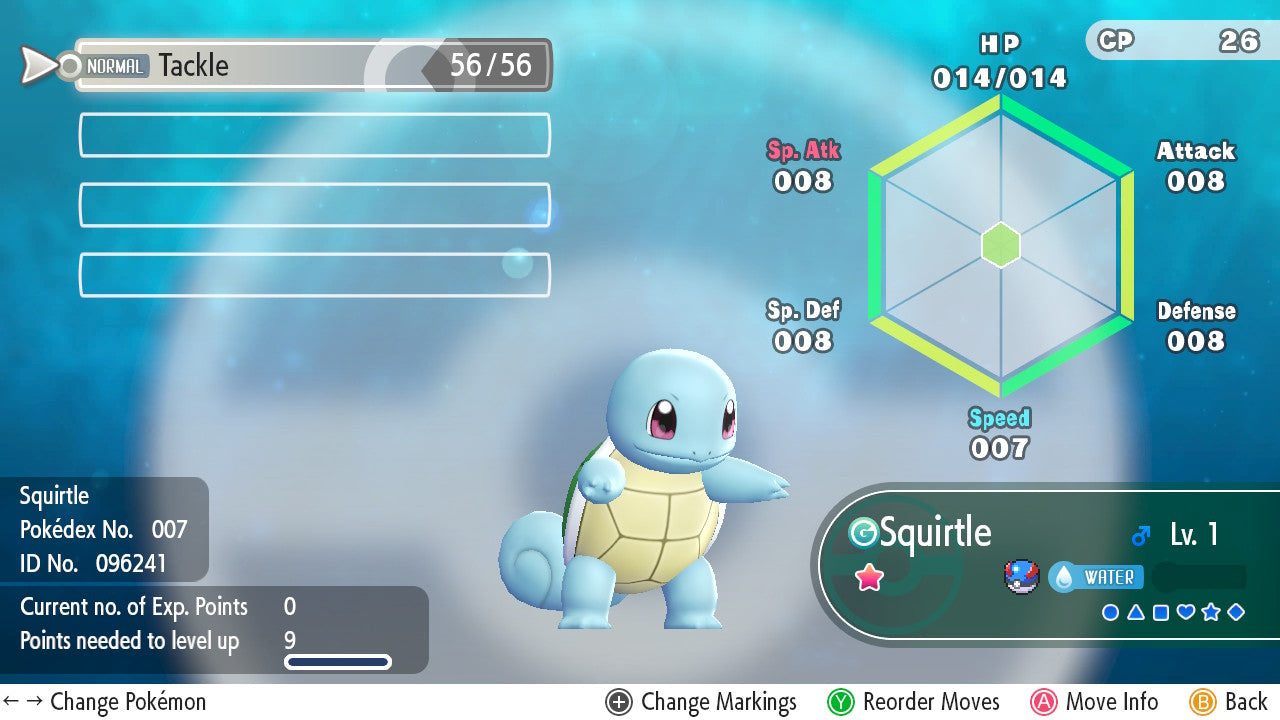1280x720 pixels.
Task: Toggle the diamond marking
Action: 1236,612
